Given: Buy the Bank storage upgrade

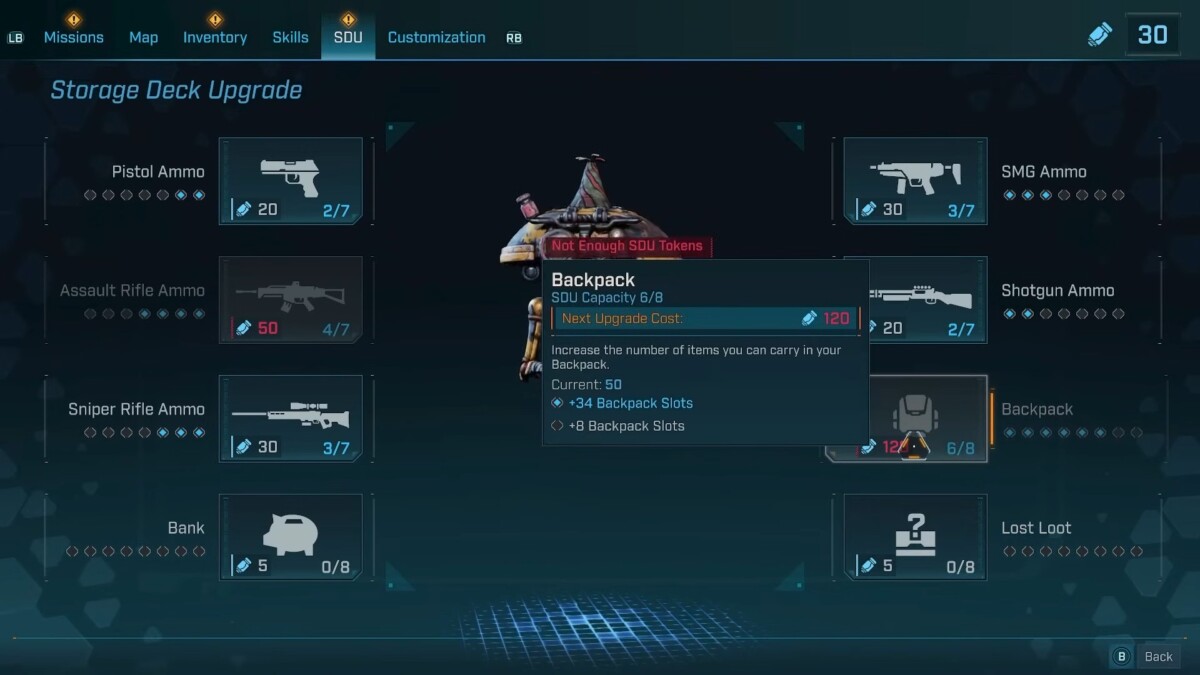Looking at the screenshot, I should point(291,537).
